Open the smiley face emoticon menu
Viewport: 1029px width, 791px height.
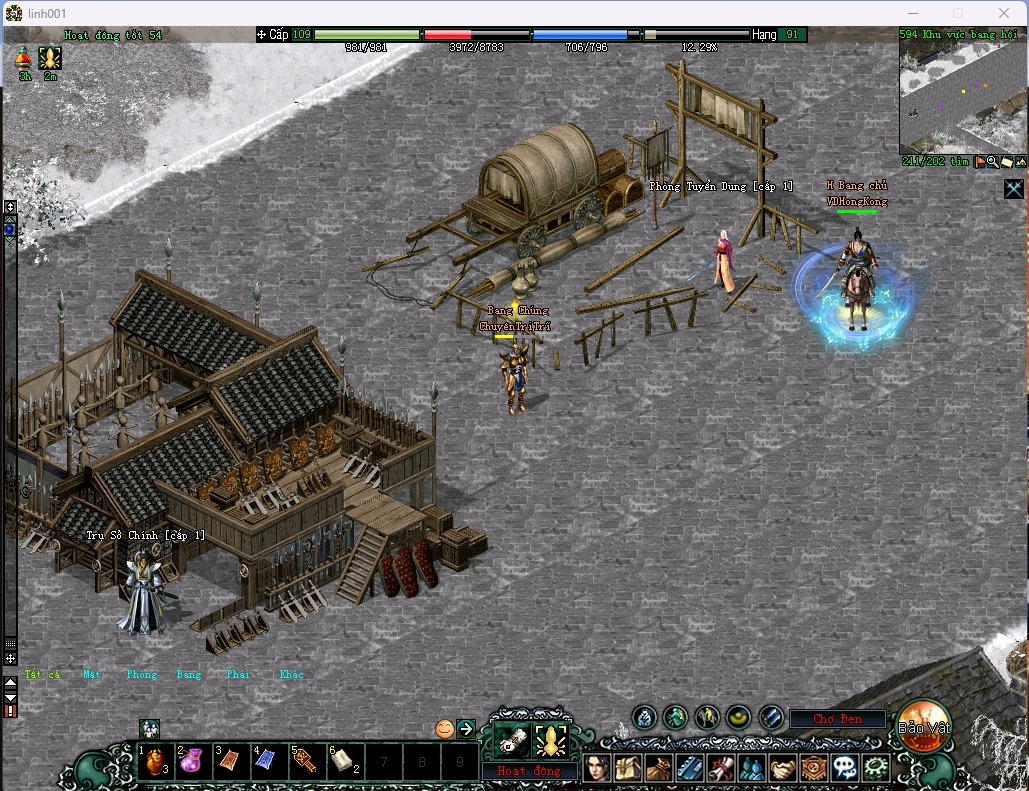(x=445, y=728)
